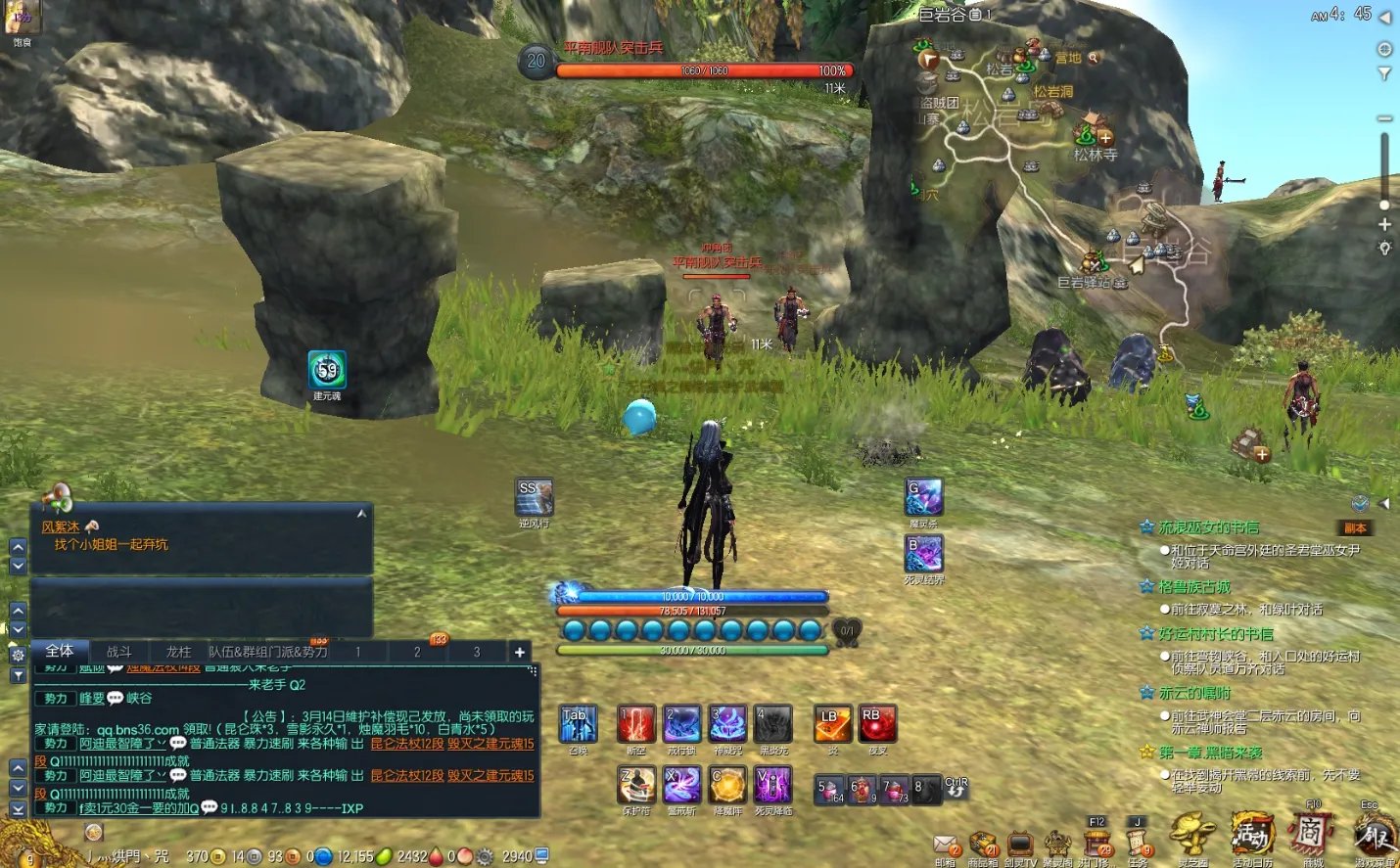1400x868 pixels.
Task: Select the 流浪巫女的书信 quest entry
Action: (x=1209, y=527)
